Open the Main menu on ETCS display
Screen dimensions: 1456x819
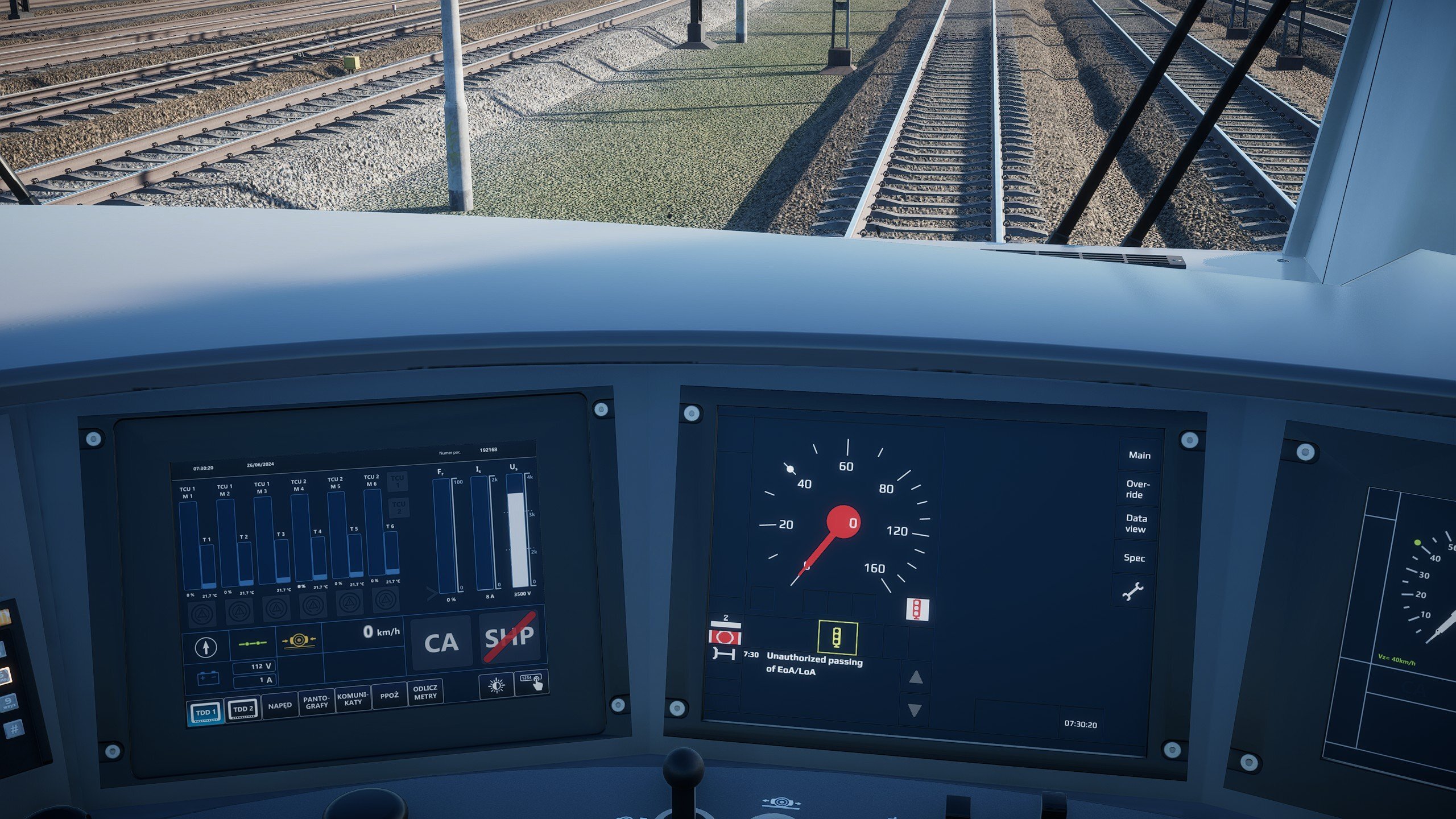[x=1139, y=456]
